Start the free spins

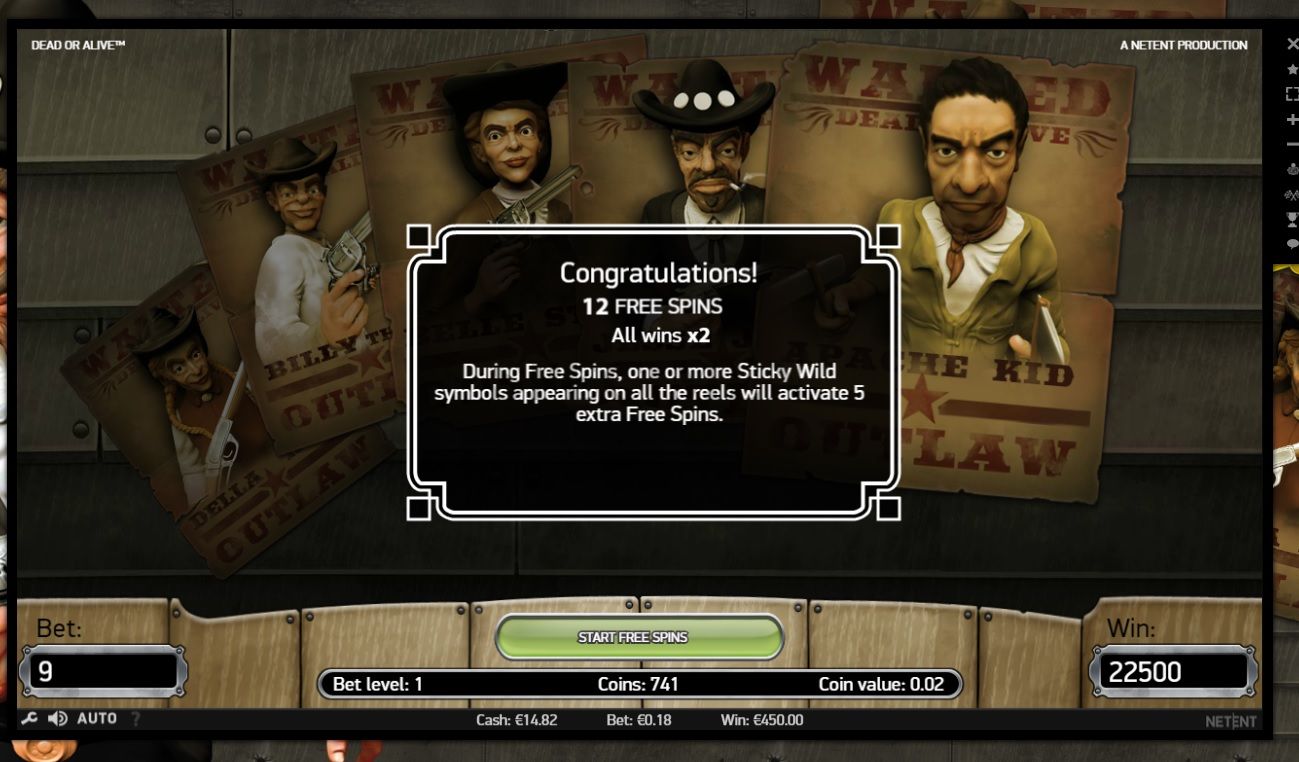638,637
